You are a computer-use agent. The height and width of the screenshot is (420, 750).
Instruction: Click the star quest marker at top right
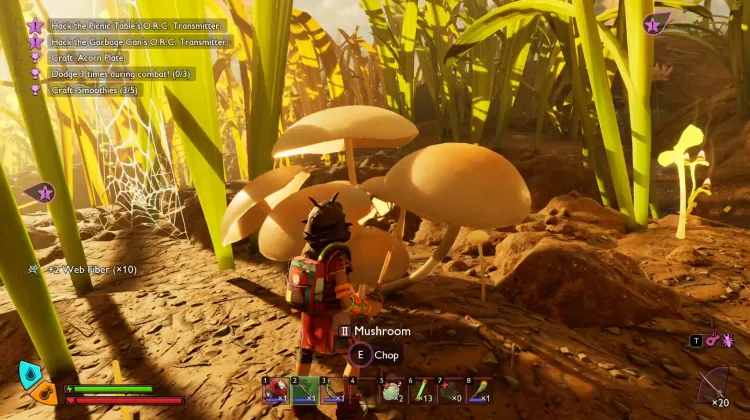pos(654,24)
